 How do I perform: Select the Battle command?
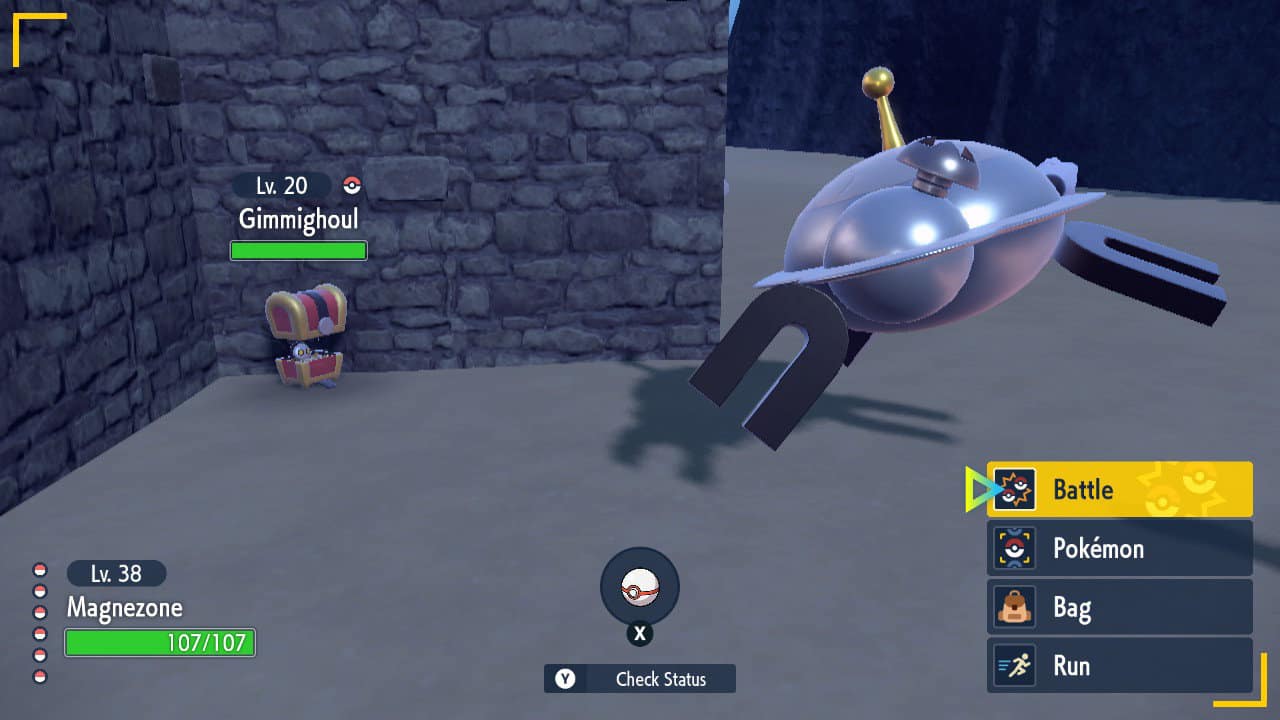click(x=1119, y=489)
